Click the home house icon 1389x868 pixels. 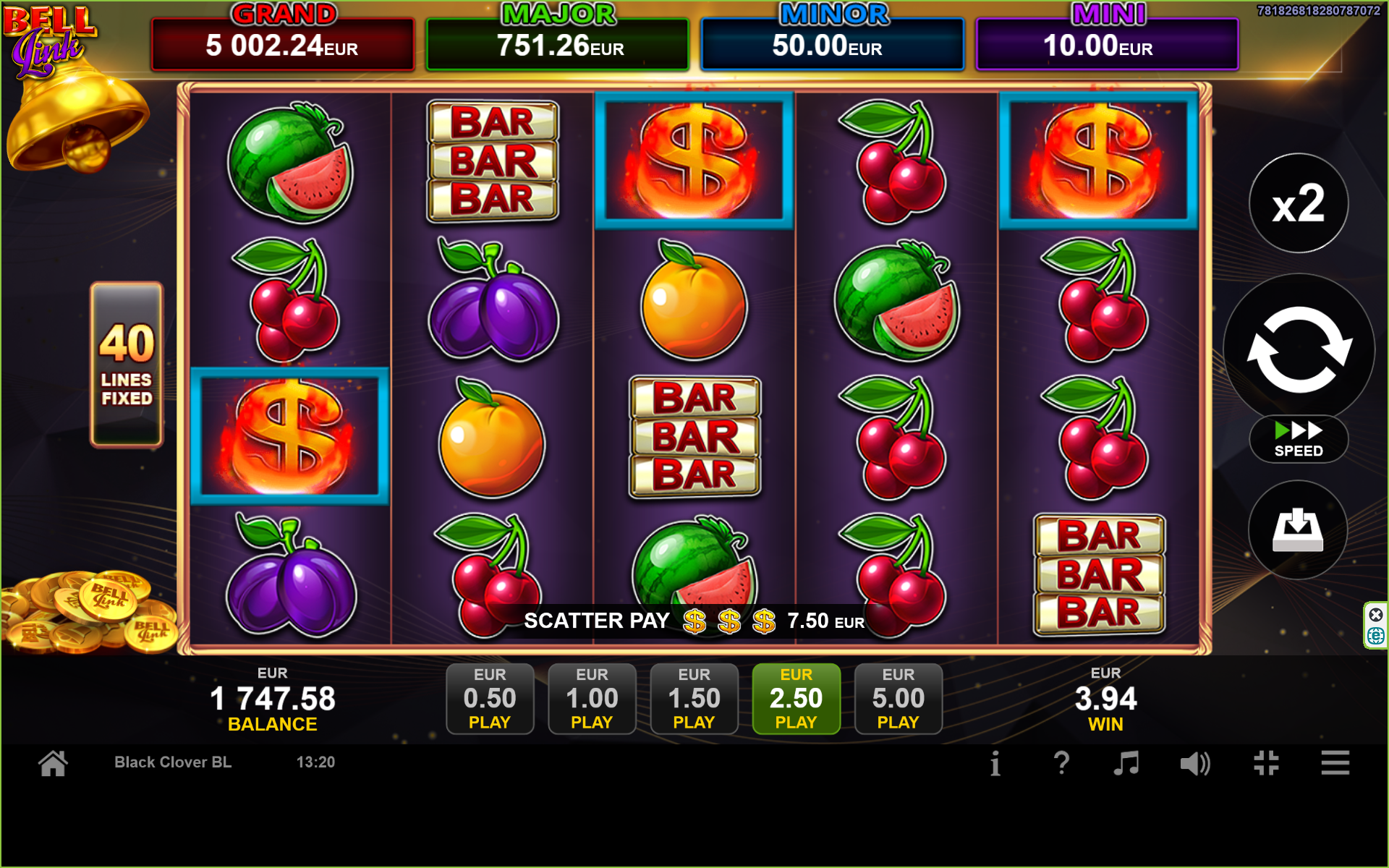pyautogui.click(x=54, y=762)
